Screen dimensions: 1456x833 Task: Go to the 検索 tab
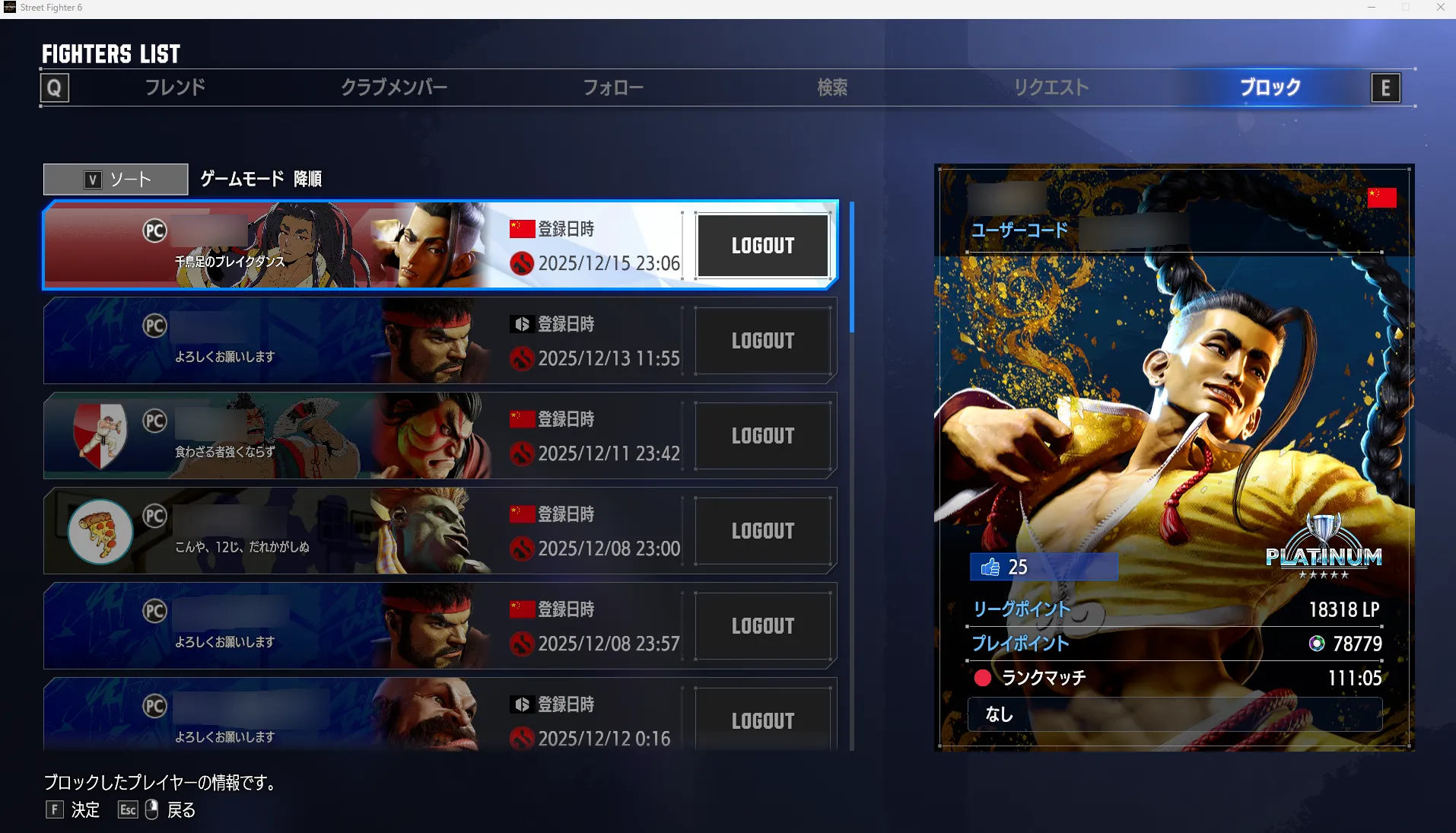(x=832, y=87)
